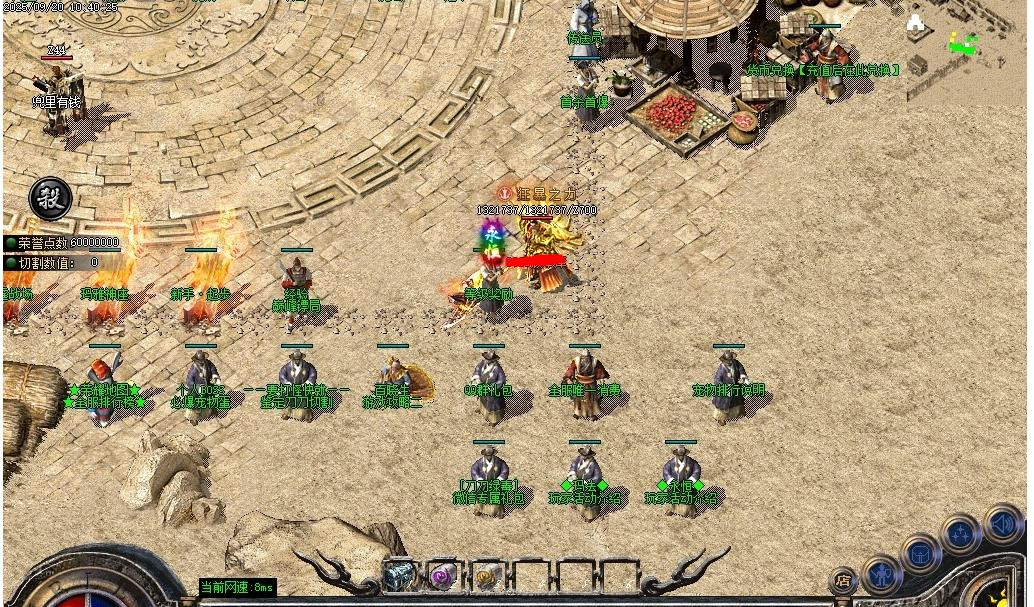Click the round black 殺 attack-mode button

(x=50, y=198)
